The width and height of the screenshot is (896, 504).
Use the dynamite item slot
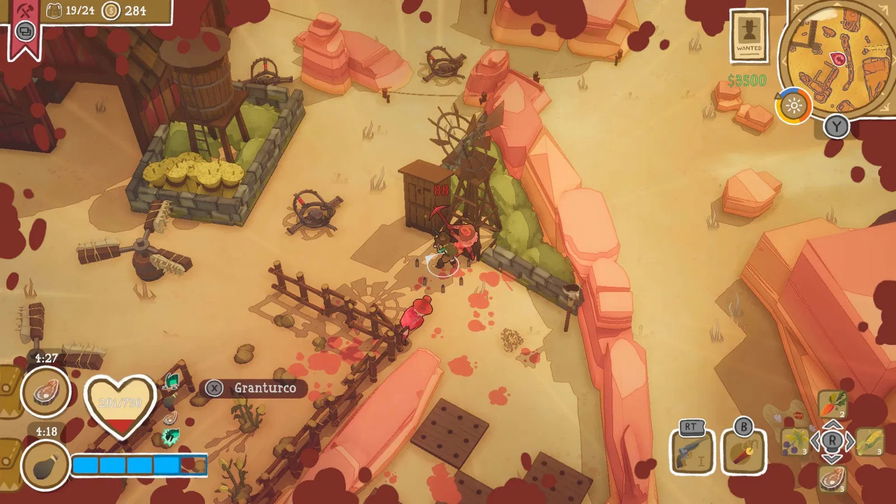(743, 450)
